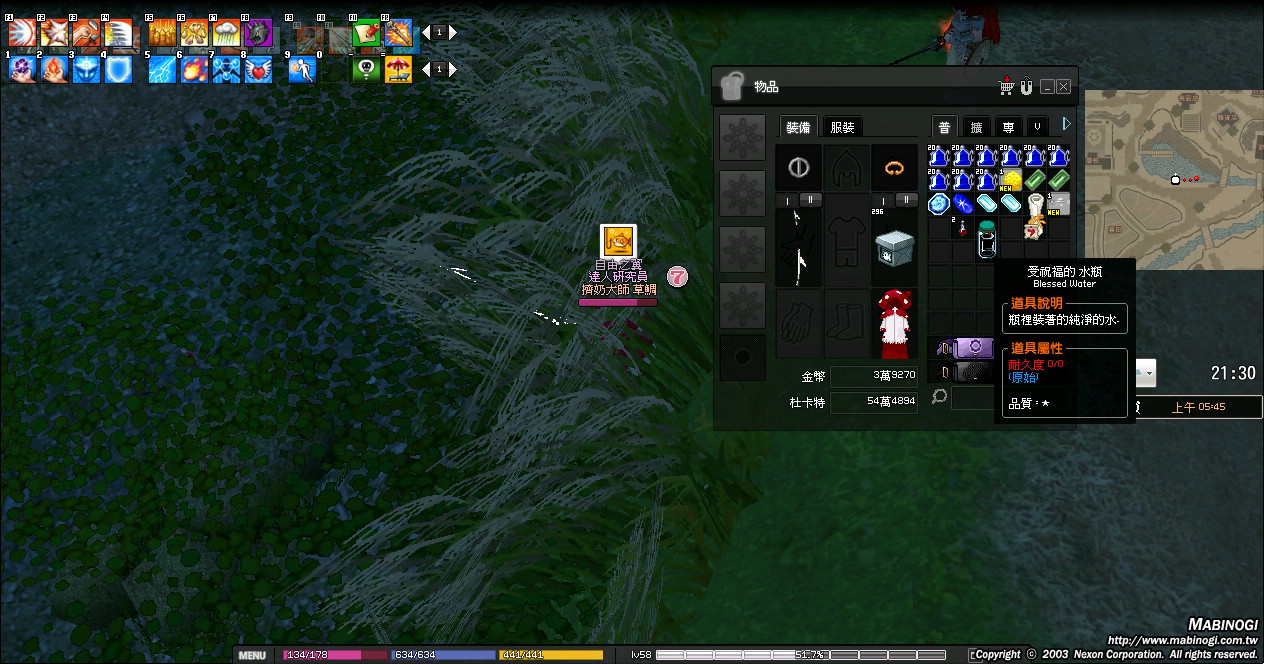Select the Blessed Water bottle item
Screen dimensions: 1264x664
coord(987,240)
